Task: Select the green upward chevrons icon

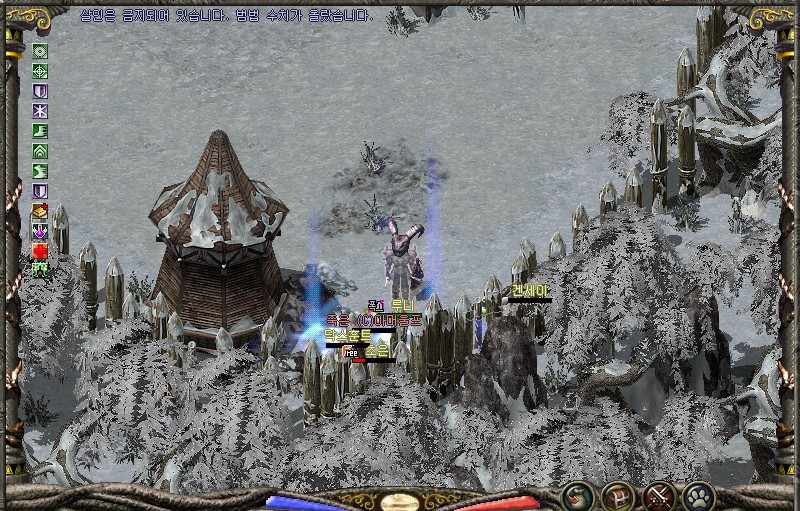Action: point(40,151)
